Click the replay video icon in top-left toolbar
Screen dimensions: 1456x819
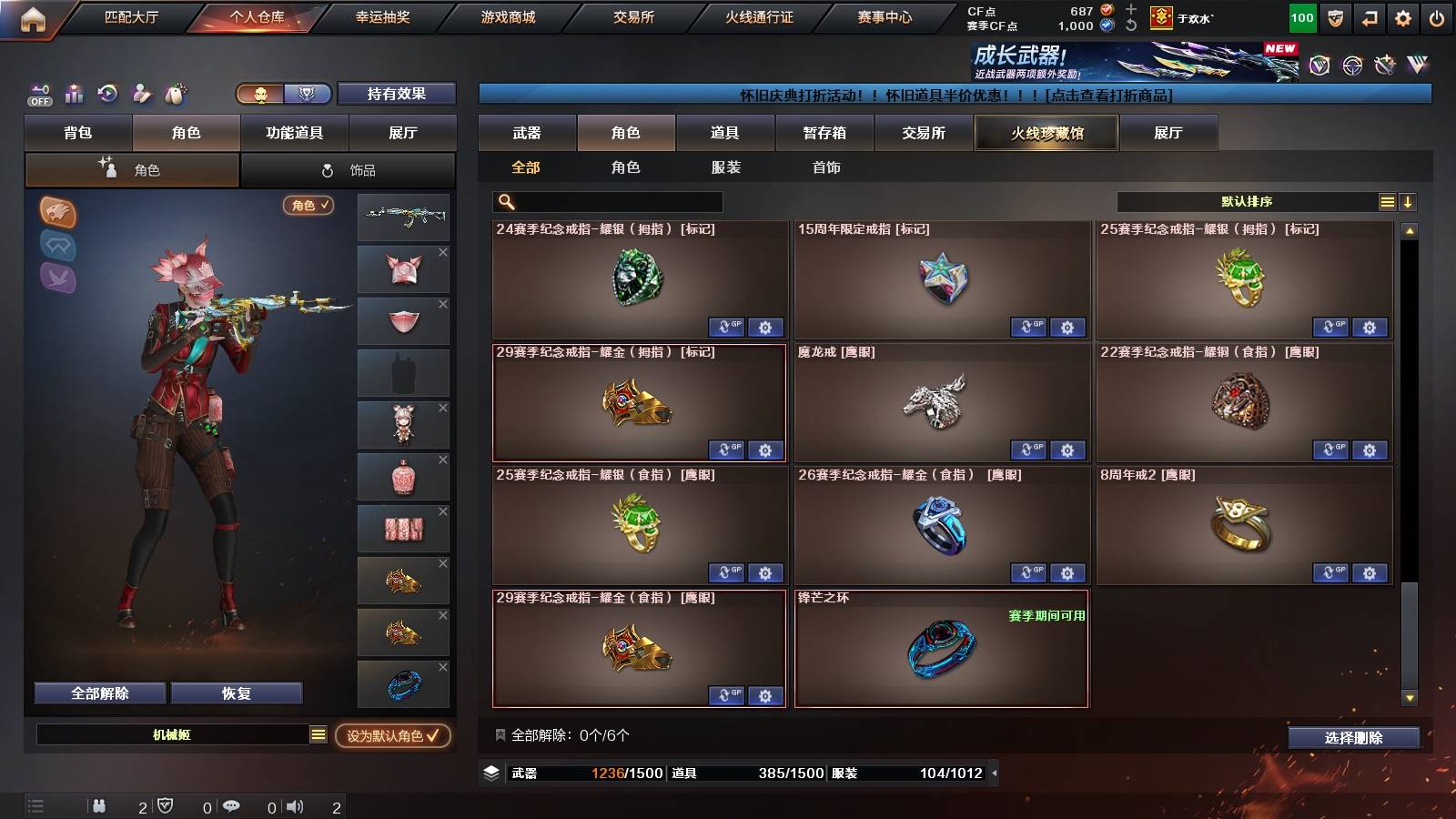point(107,94)
